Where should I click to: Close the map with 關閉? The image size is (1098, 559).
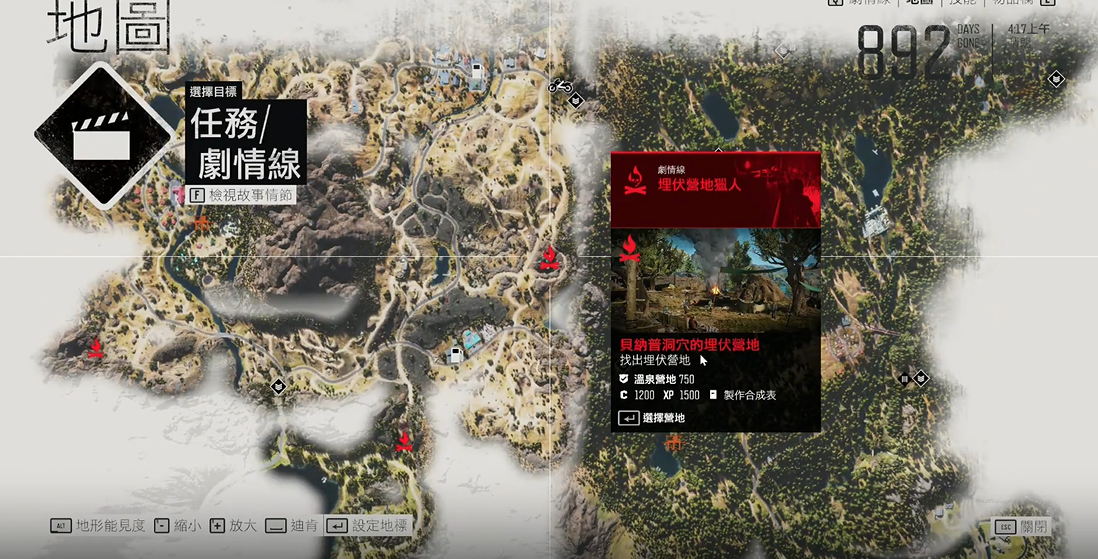point(1021,527)
